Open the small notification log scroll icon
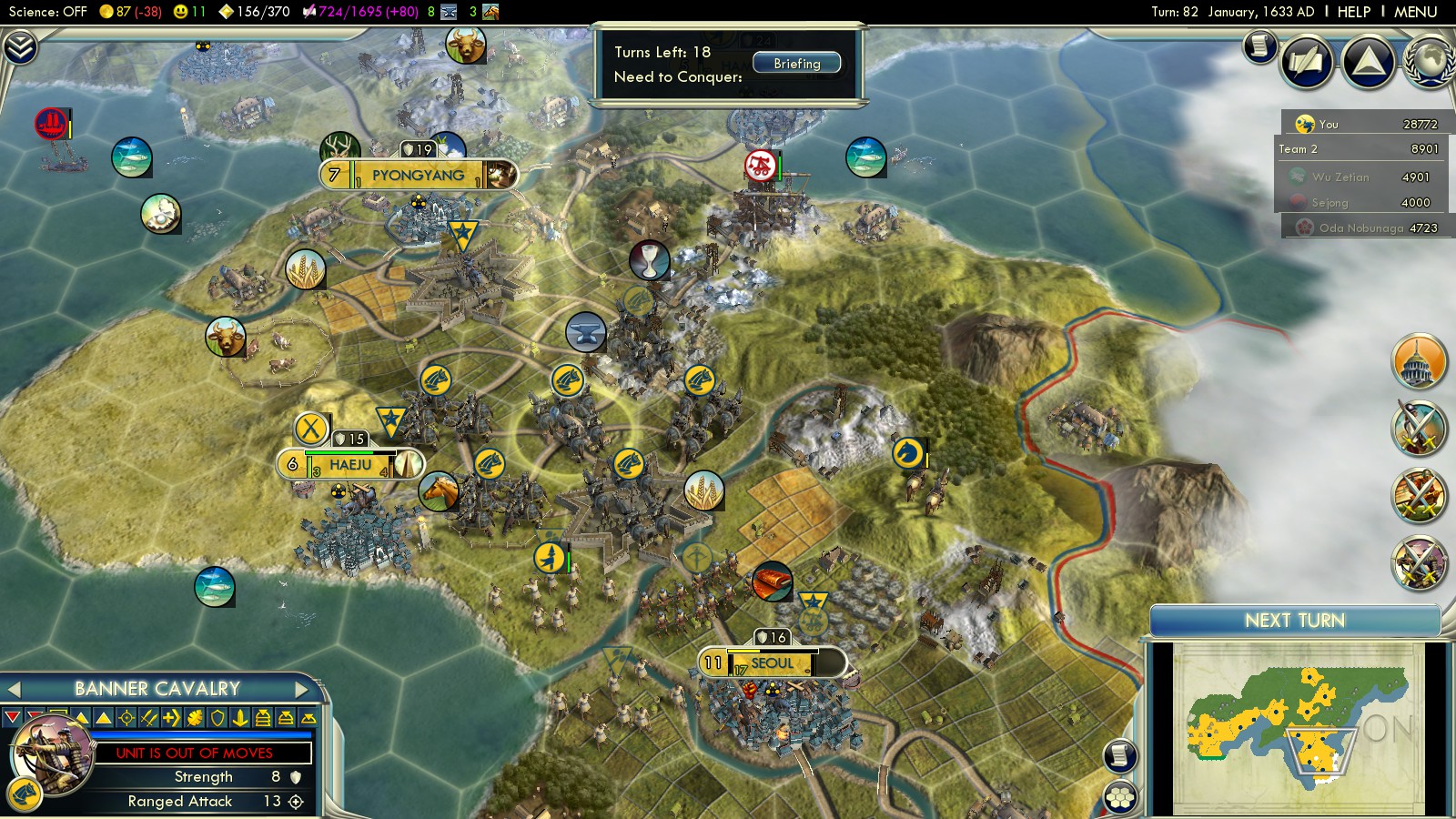1456x819 pixels. (x=1259, y=45)
